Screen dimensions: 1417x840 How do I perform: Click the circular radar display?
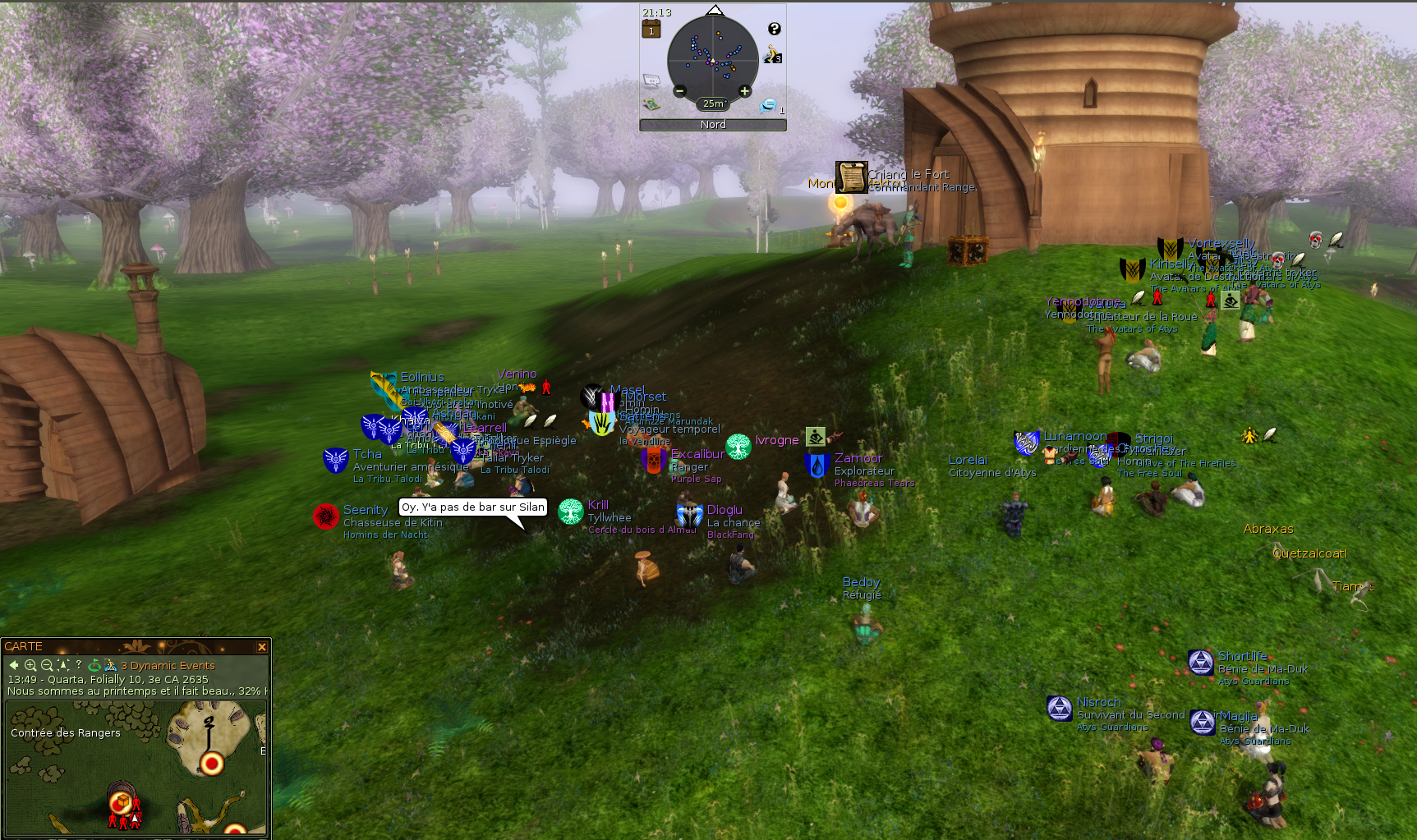tap(712, 57)
